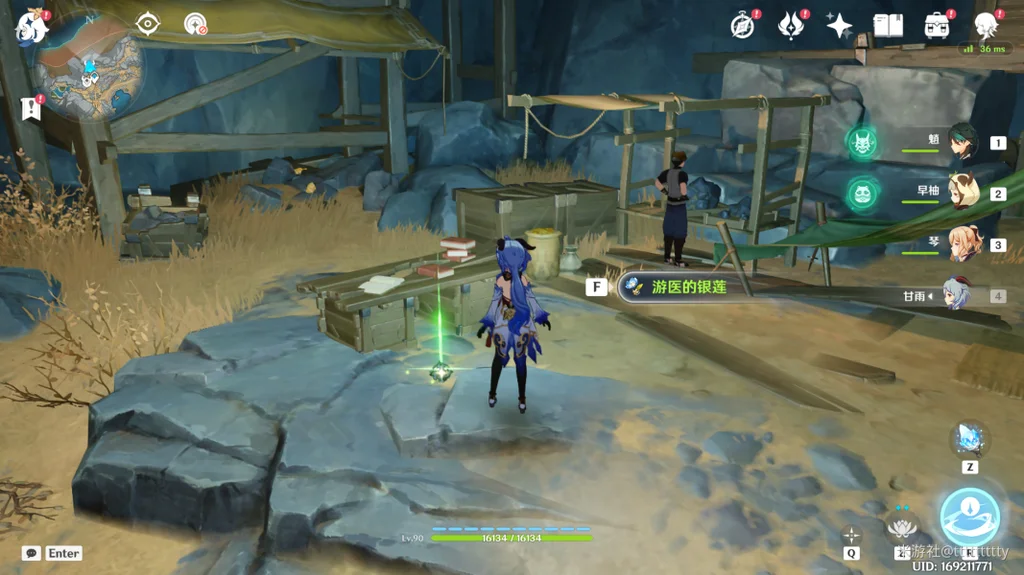Open the winged battle pass icon

pos(791,26)
